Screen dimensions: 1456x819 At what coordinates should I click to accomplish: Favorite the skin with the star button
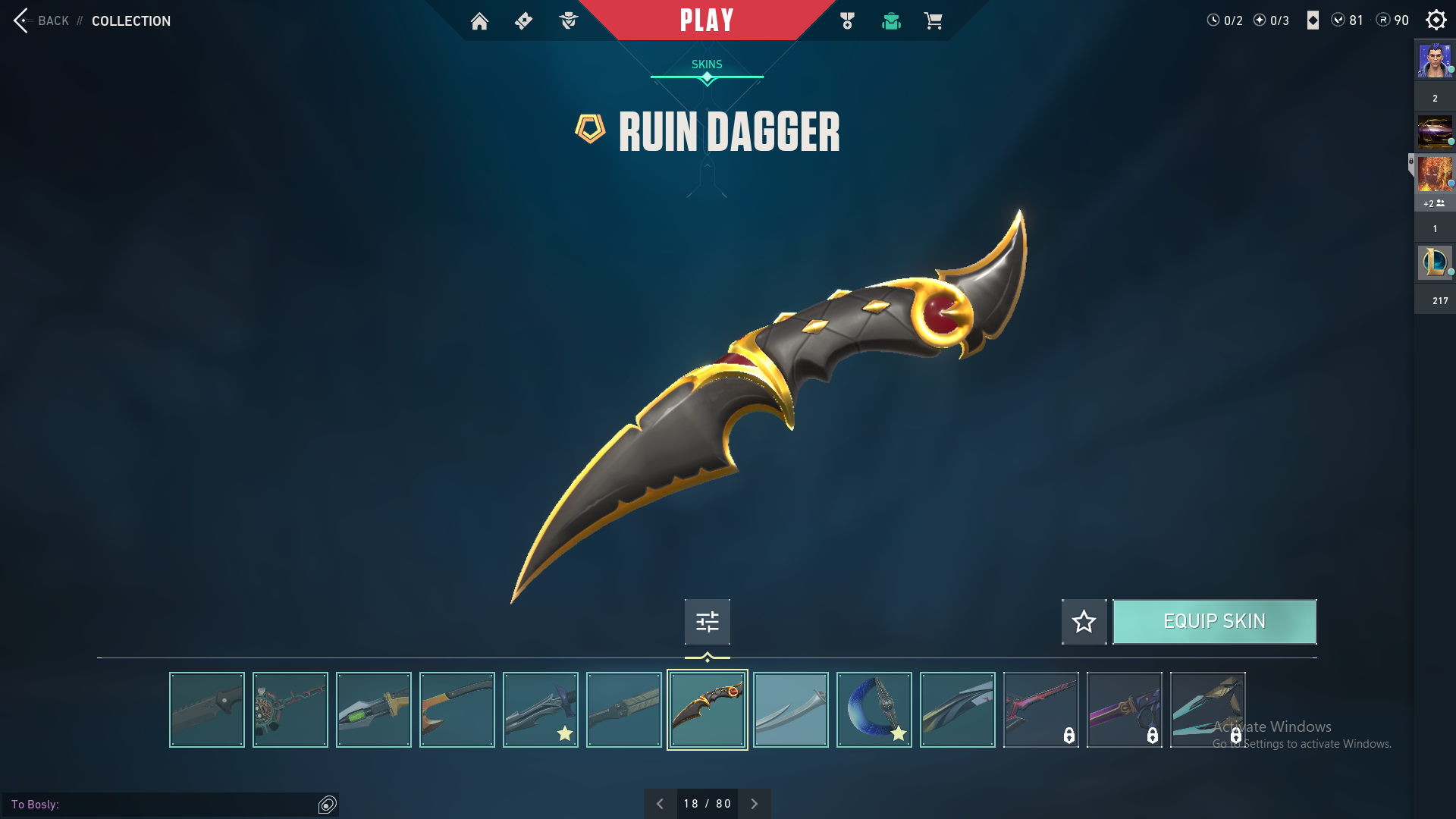click(1084, 622)
